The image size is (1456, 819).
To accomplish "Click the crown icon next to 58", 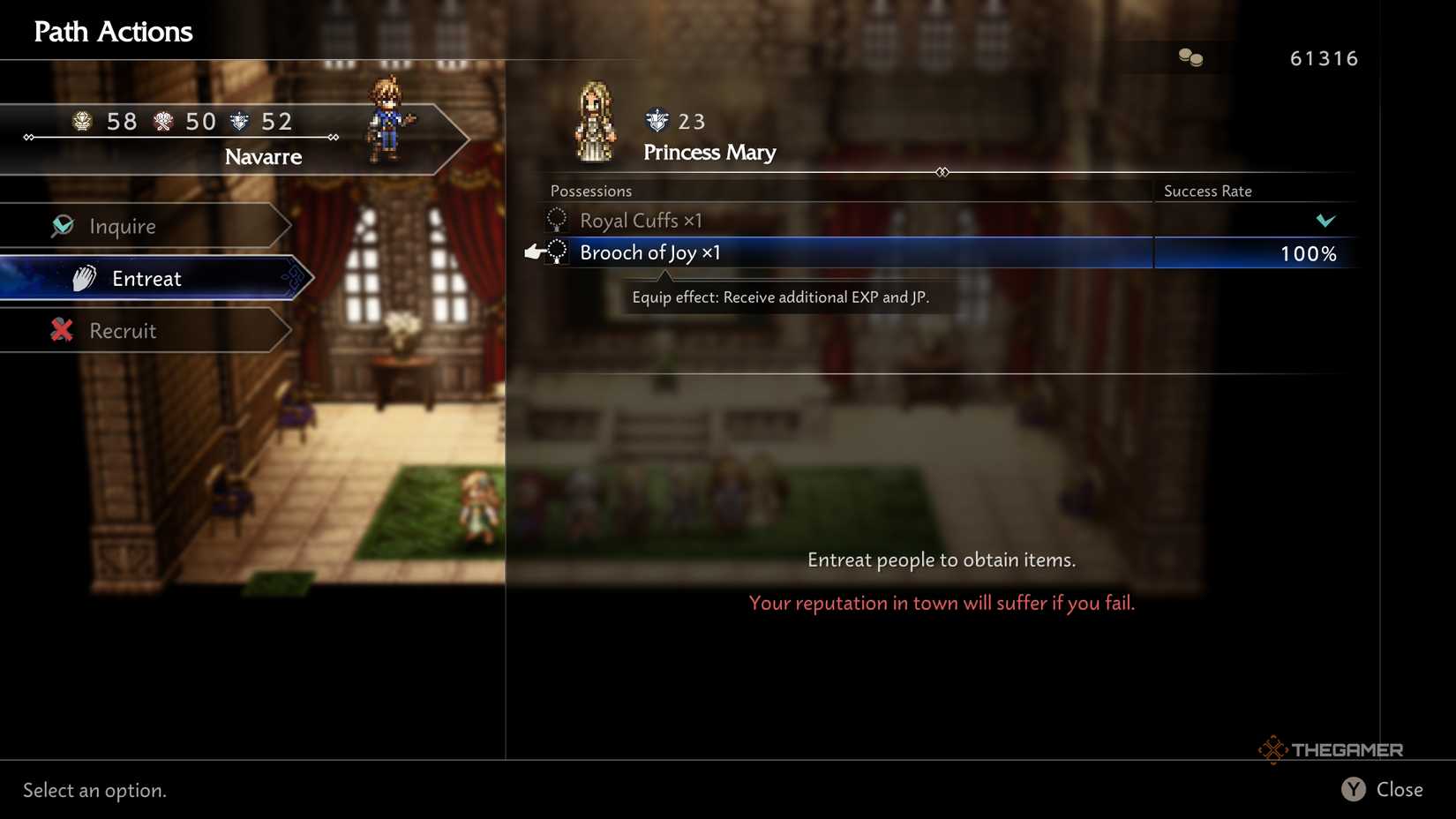I will tap(81, 121).
